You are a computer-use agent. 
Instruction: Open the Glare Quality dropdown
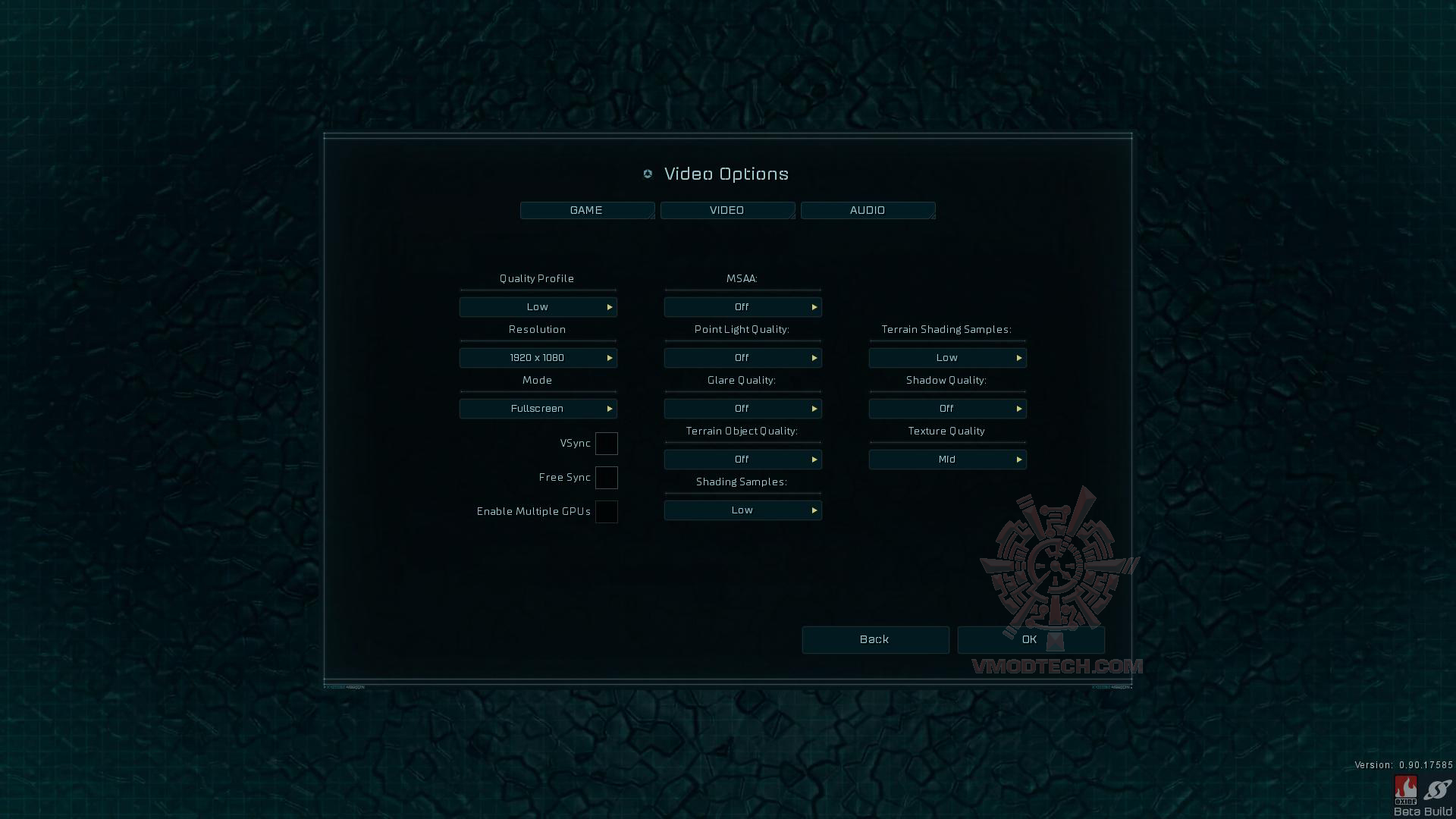tap(742, 409)
